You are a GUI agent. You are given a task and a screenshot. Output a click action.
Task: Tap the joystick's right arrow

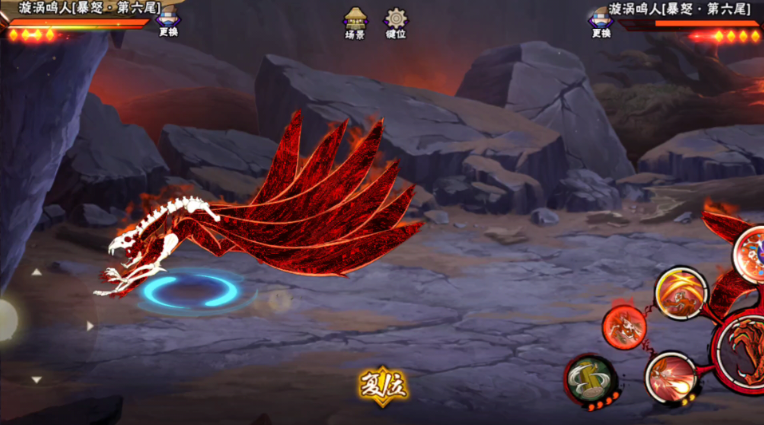point(90,325)
